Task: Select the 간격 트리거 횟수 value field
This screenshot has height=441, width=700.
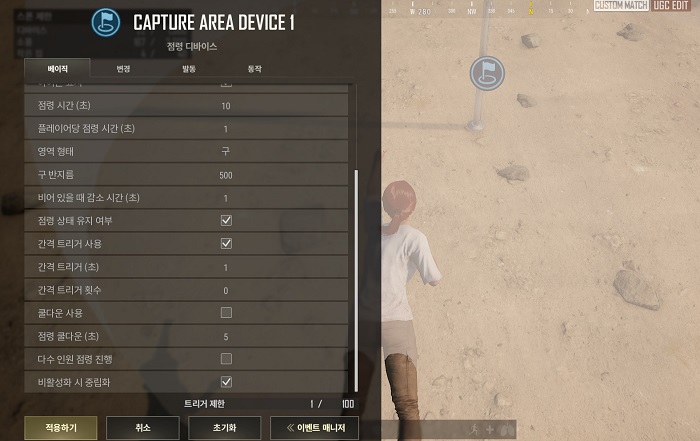Action: [x=226, y=290]
